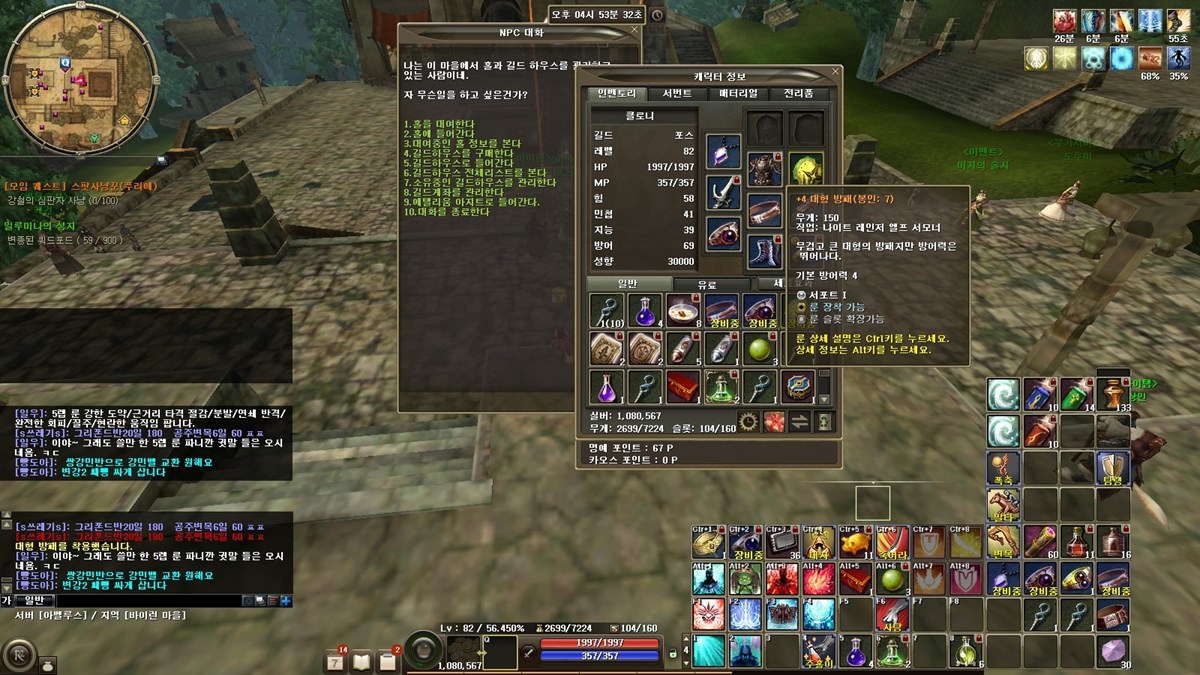Screen dimensions: 1200x675
Task: Switch to the 서번트 tab
Action: pyautogui.click(x=677, y=94)
